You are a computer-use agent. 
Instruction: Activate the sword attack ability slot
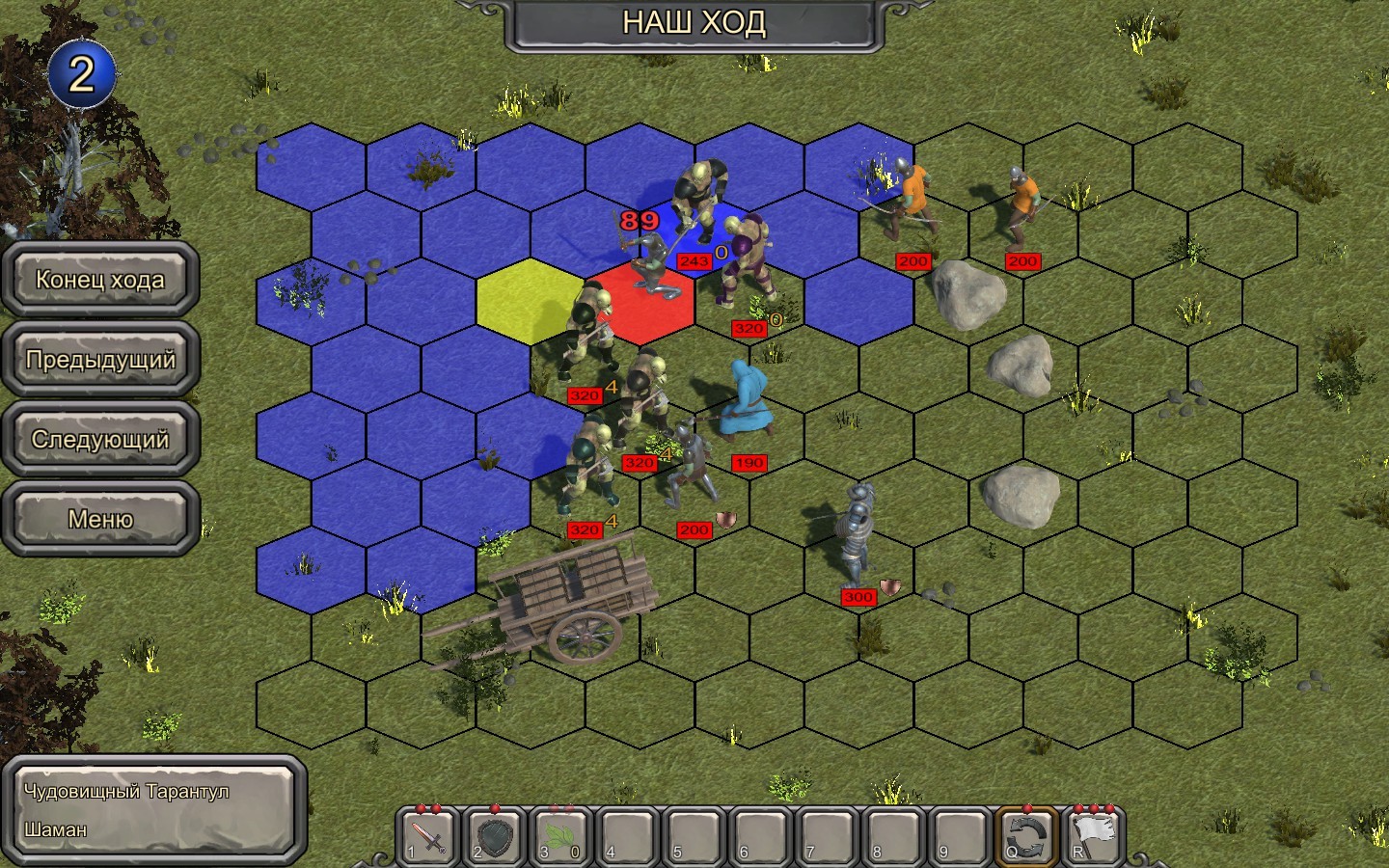pyautogui.click(x=429, y=835)
